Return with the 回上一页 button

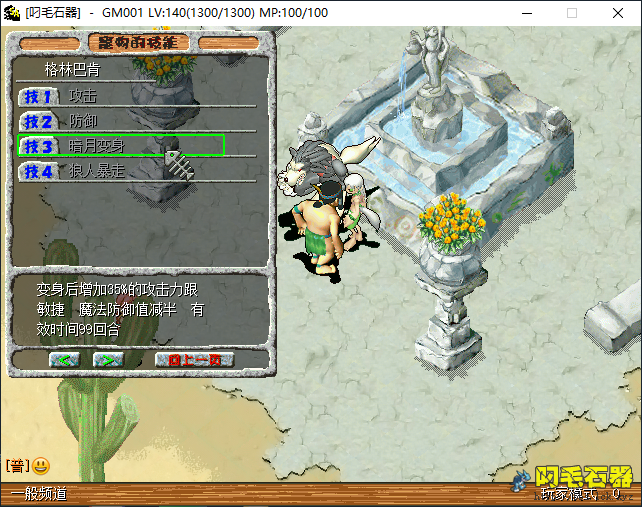(x=194, y=359)
